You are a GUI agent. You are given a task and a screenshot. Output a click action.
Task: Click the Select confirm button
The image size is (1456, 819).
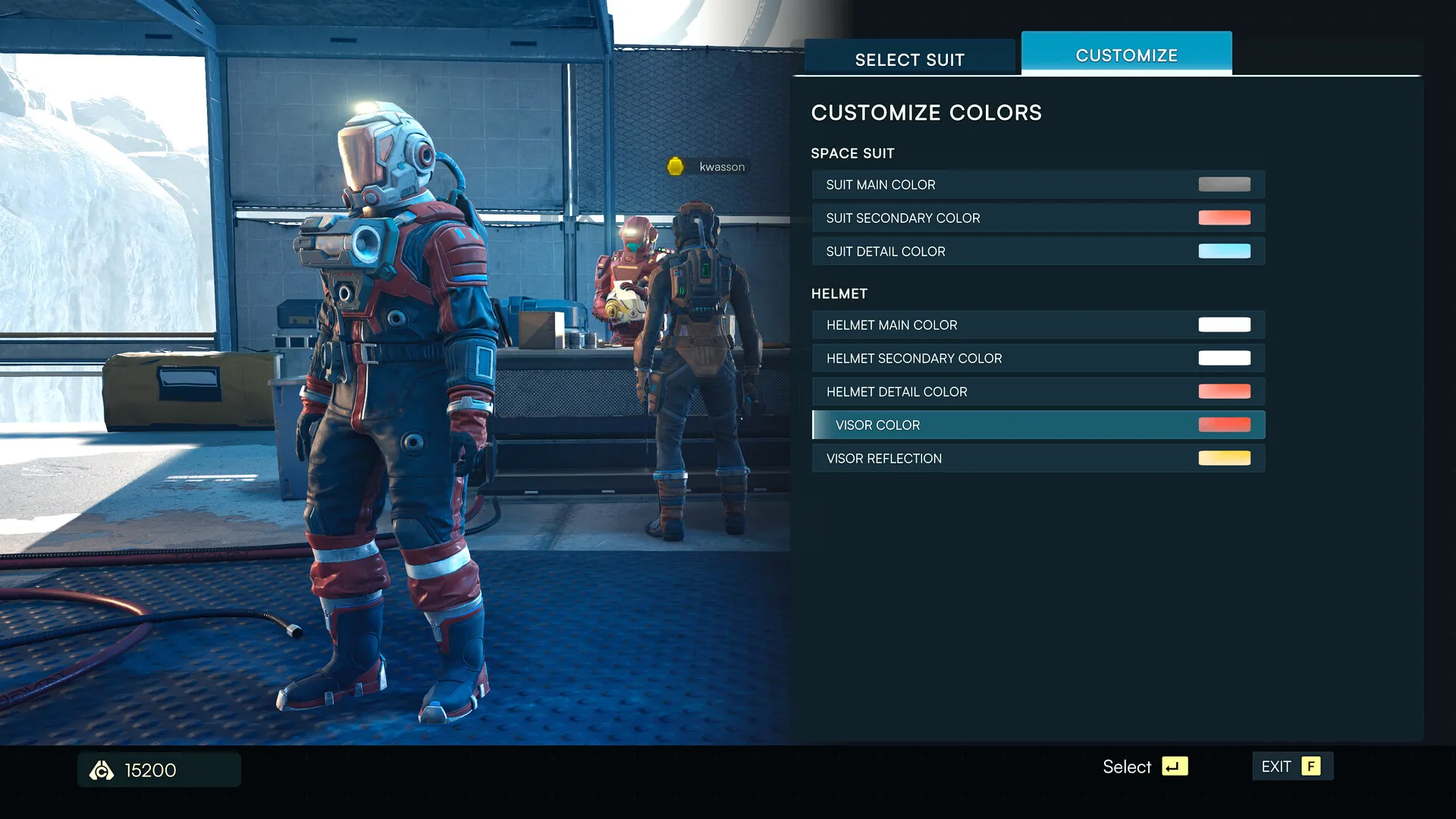[x=1145, y=767]
